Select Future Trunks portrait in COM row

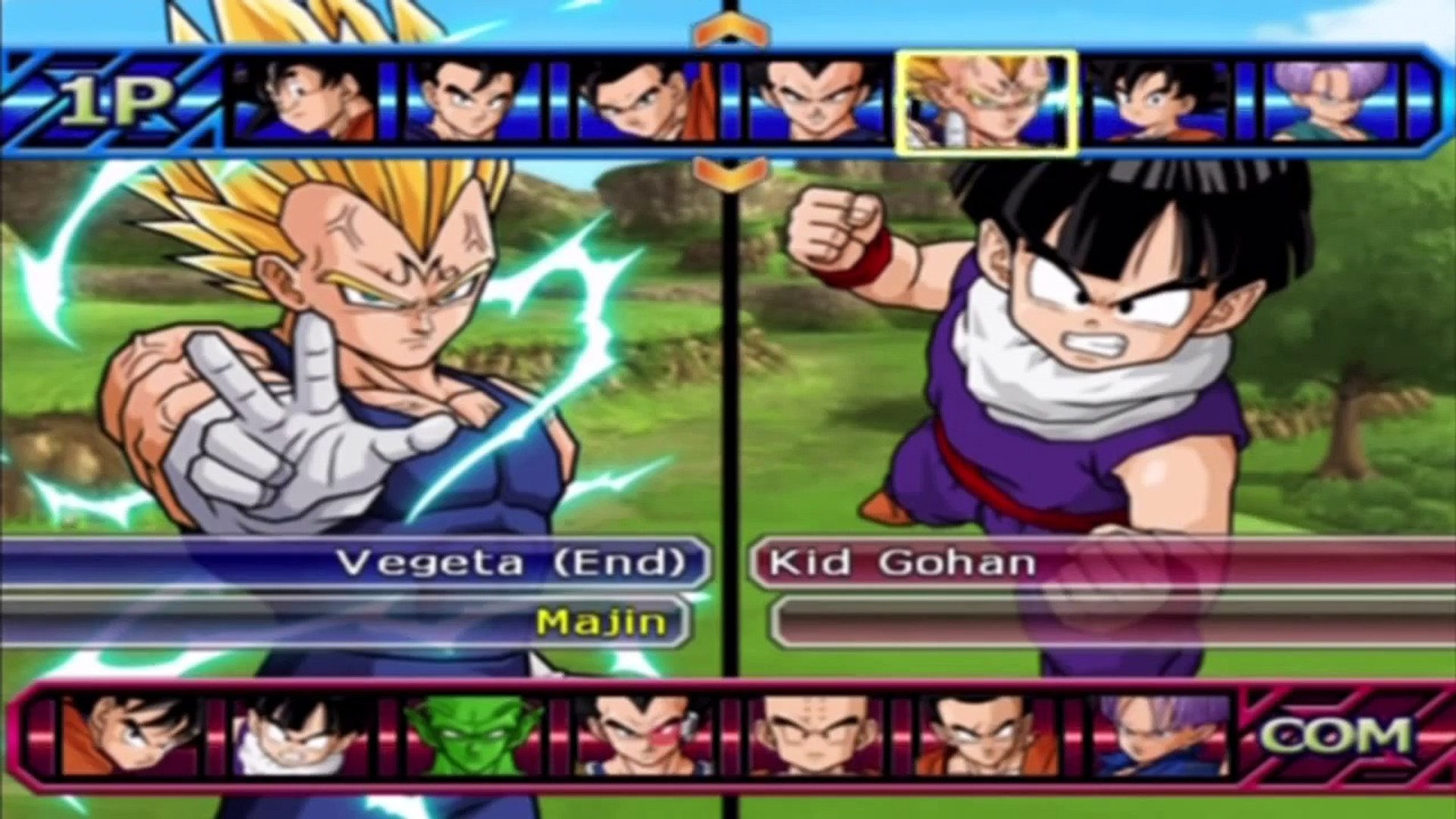[x=1158, y=736]
